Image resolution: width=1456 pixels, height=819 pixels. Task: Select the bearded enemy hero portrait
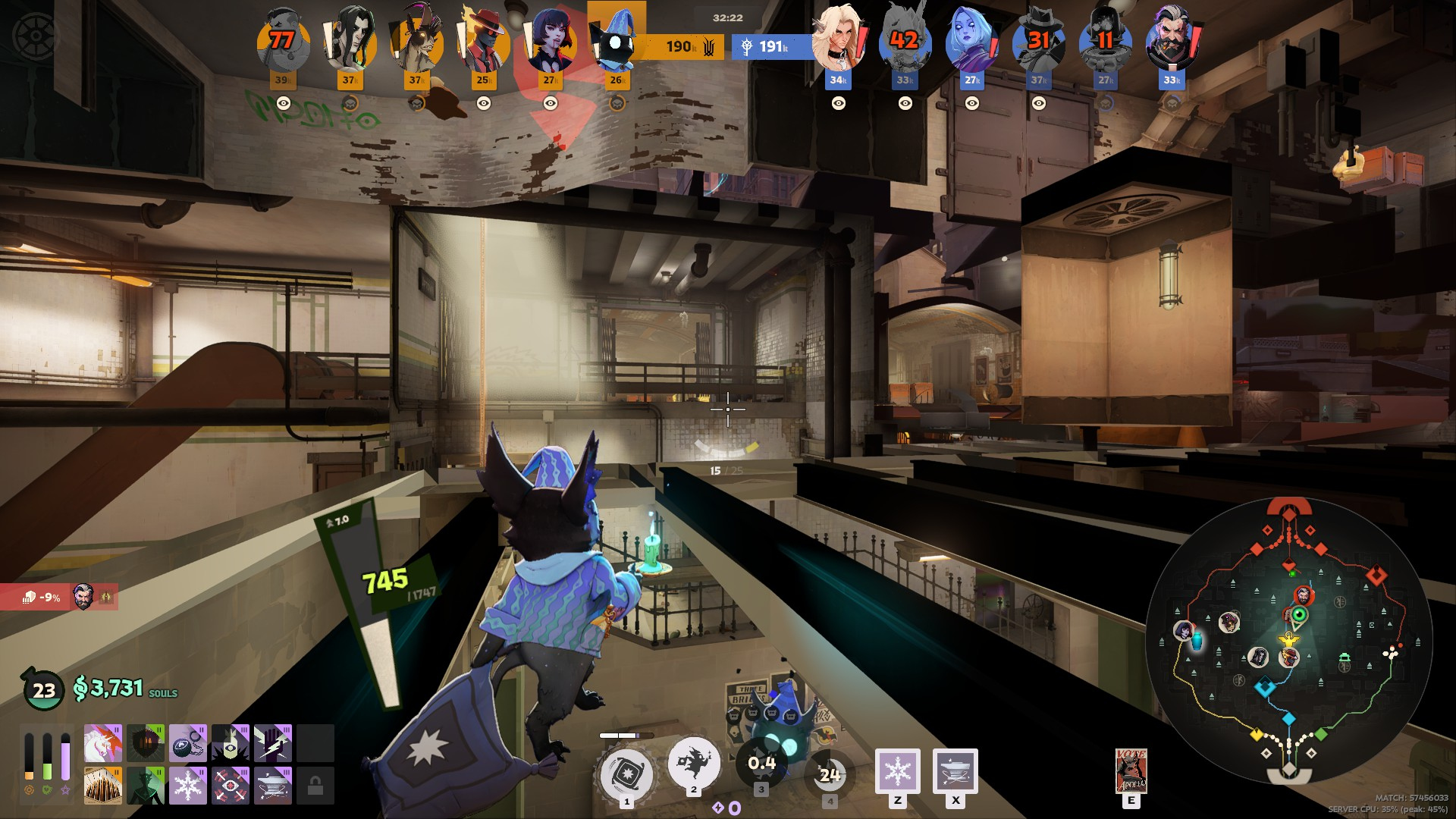coord(1172,40)
